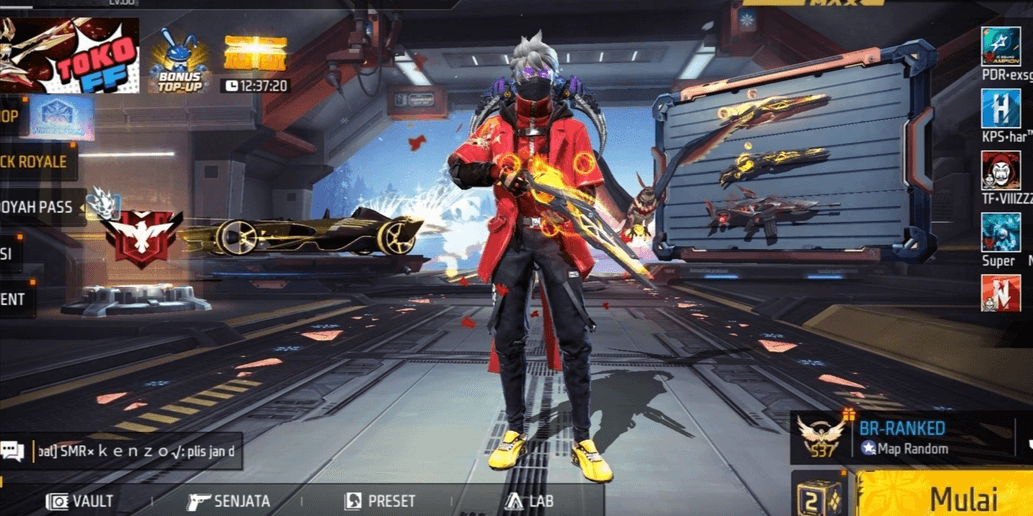This screenshot has height=516, width=1033.
Task: Open the Luck Royale menu
Action: (34, 161)
